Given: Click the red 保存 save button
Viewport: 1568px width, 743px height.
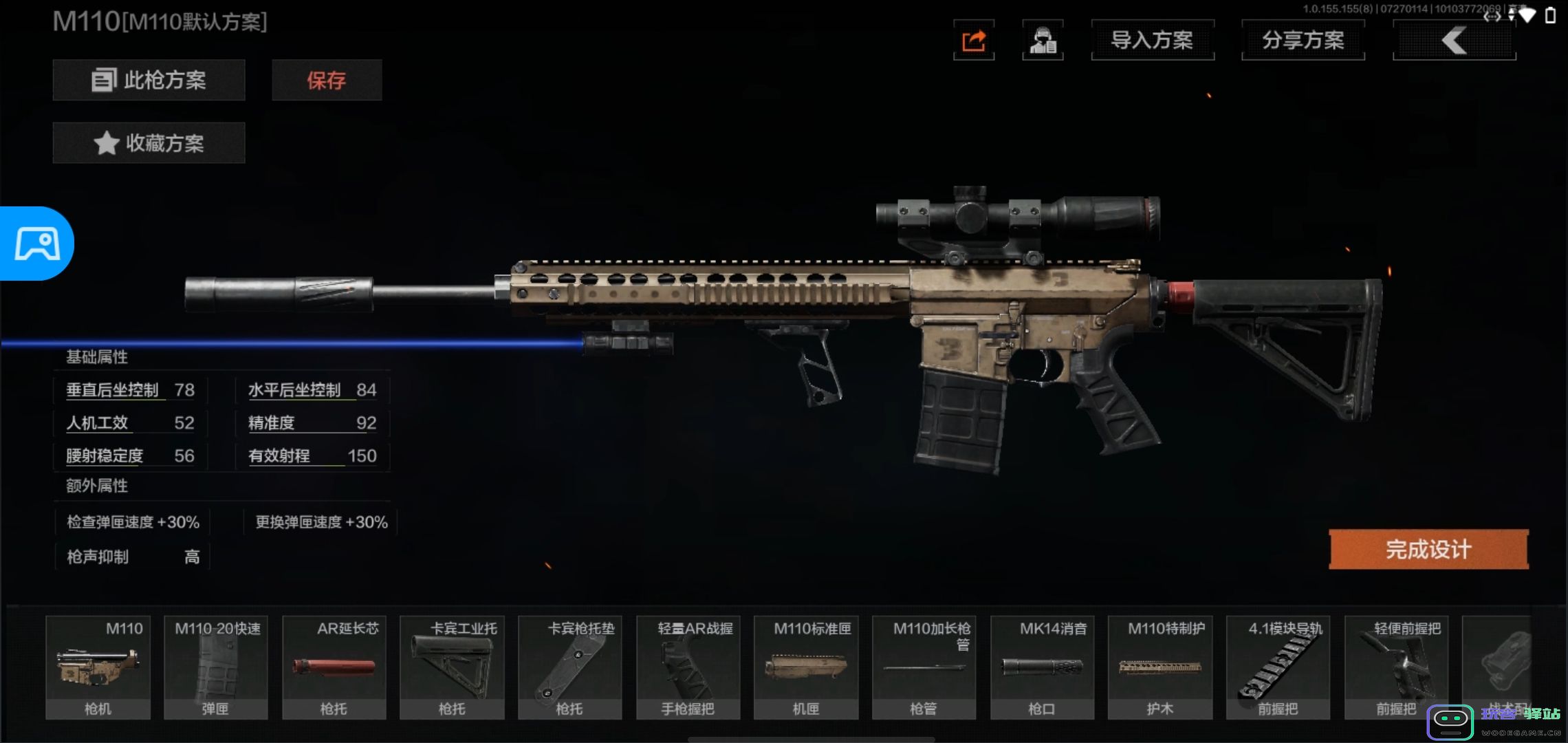Looking at the screenshot, I should 327,80.
